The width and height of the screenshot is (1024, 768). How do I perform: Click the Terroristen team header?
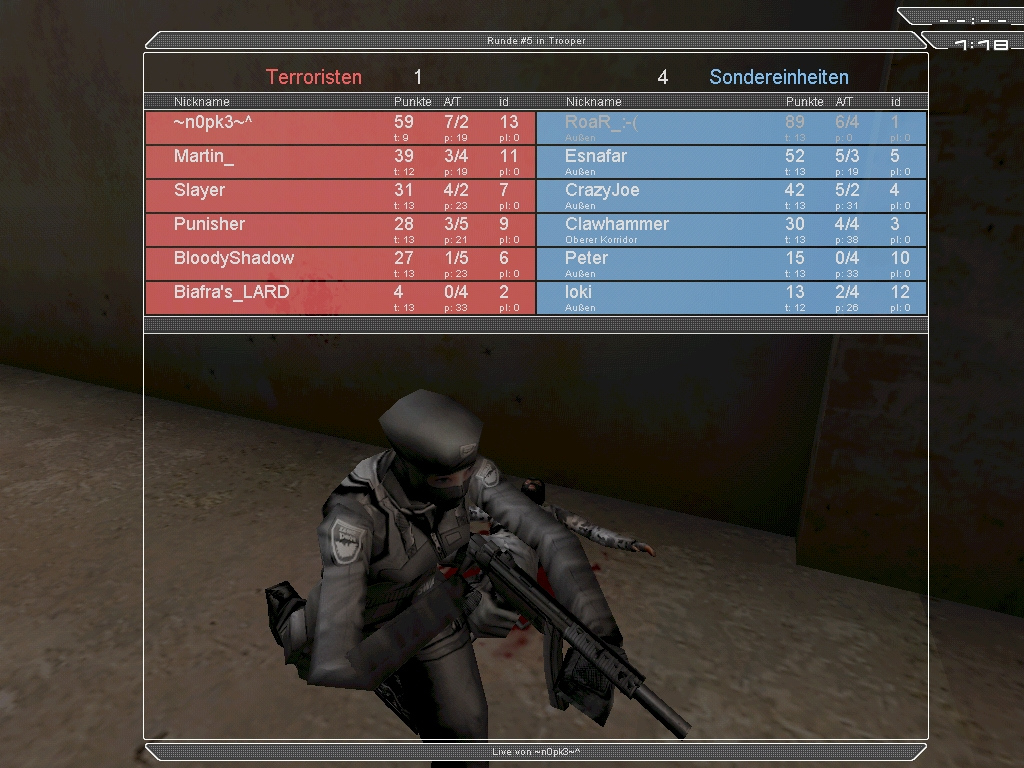pyautogui.click(x=314, y=77)
